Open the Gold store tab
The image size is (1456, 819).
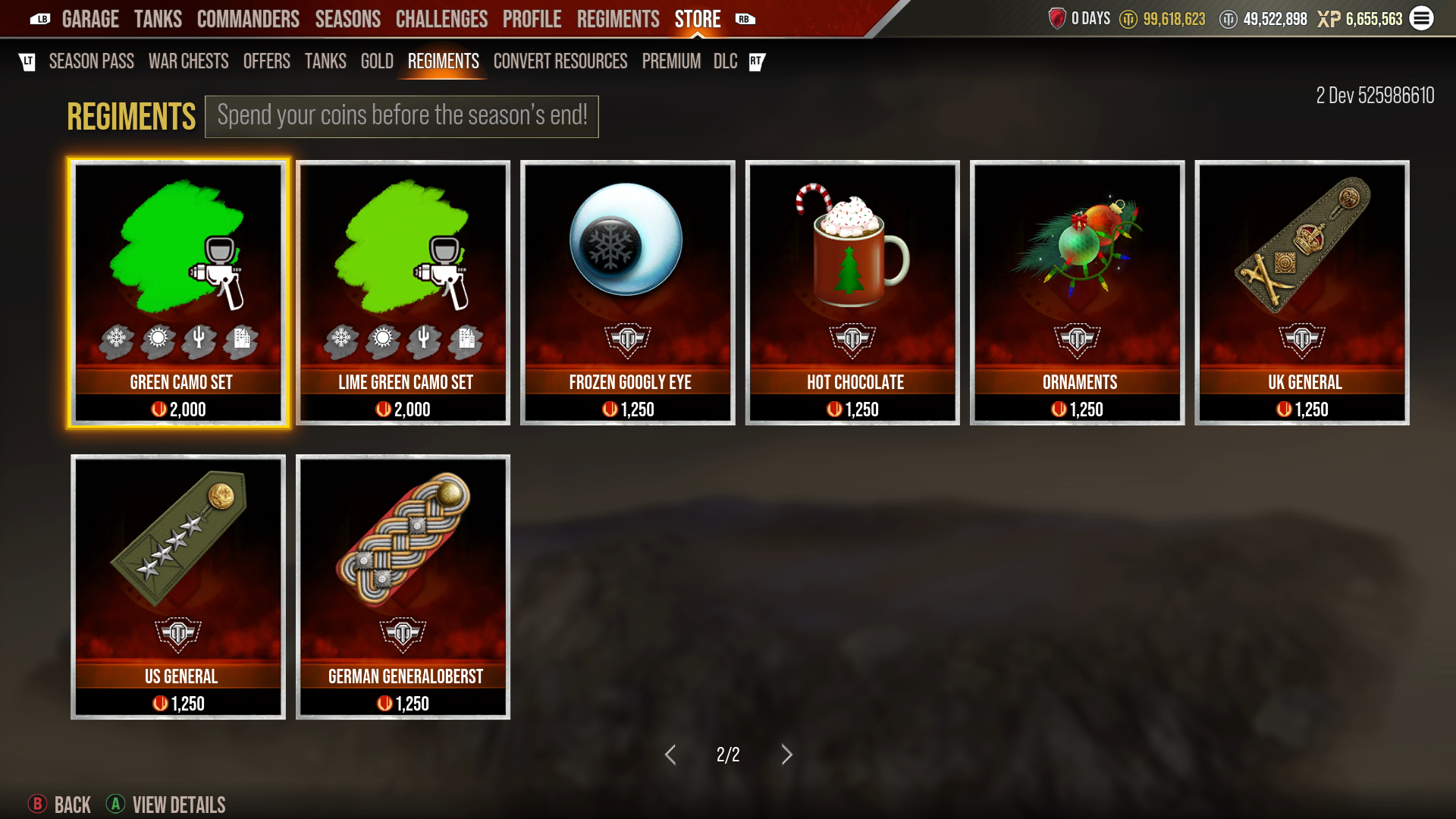pyautogui.click(x=377, y=61)
